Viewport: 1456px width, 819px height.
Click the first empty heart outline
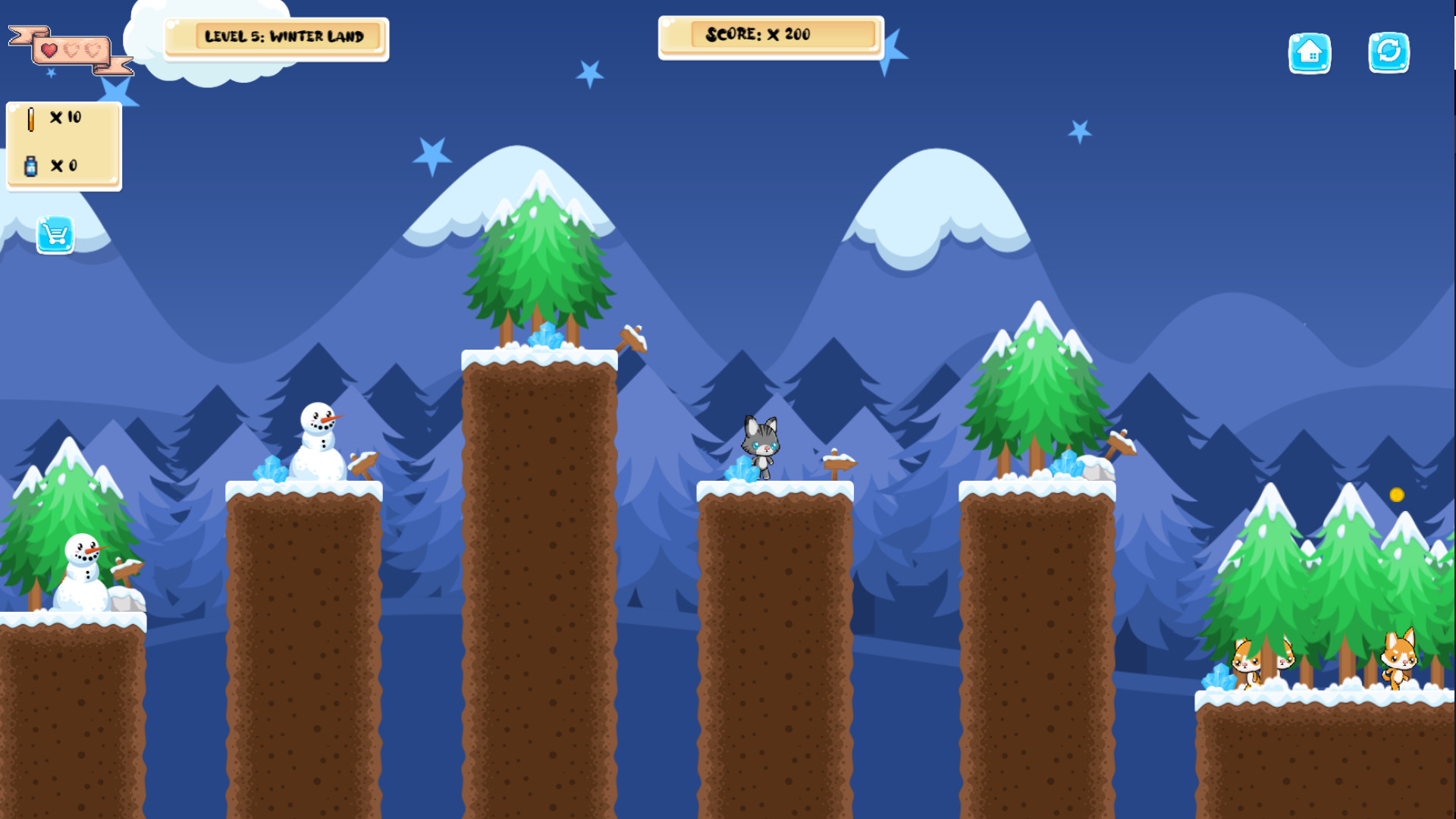pos(70,52)
